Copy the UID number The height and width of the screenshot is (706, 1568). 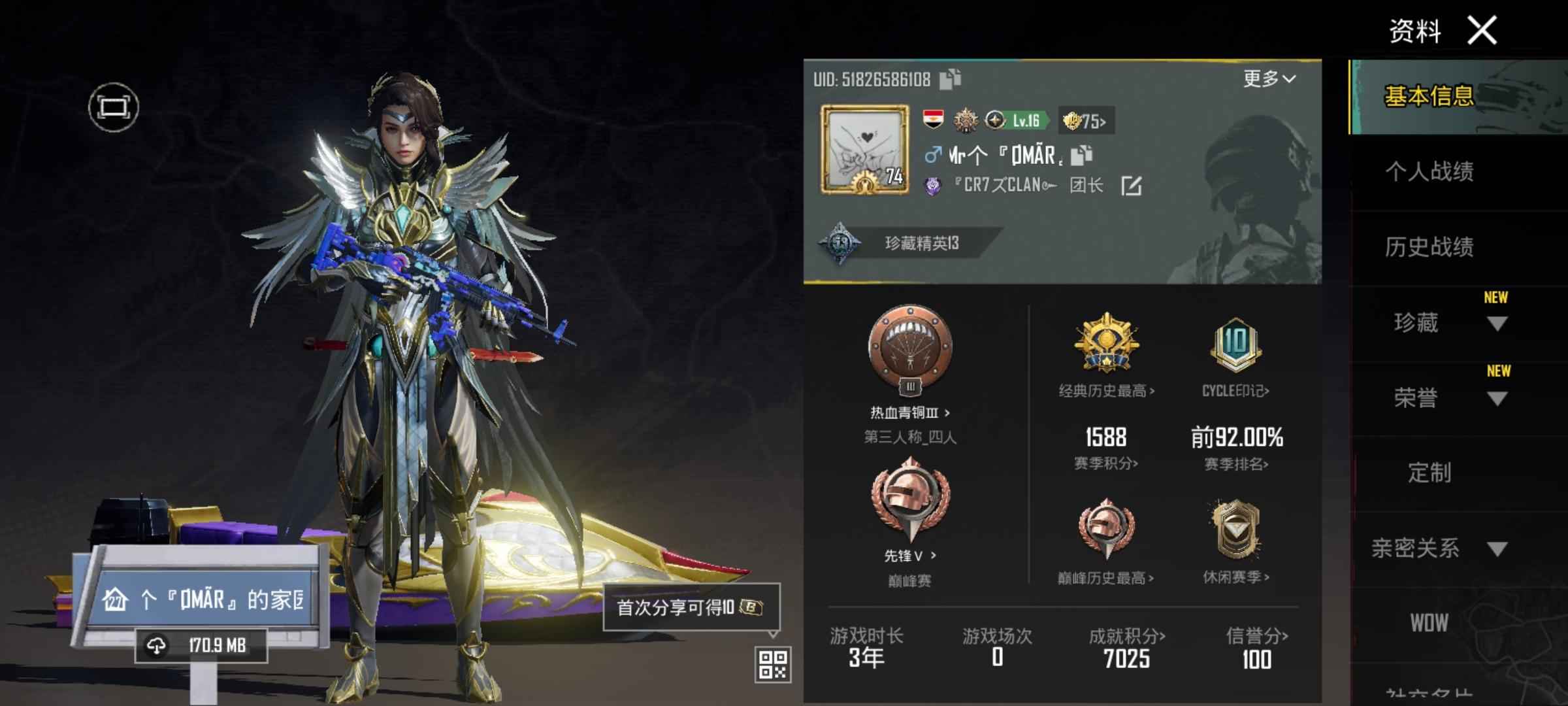tap(950, 79)
